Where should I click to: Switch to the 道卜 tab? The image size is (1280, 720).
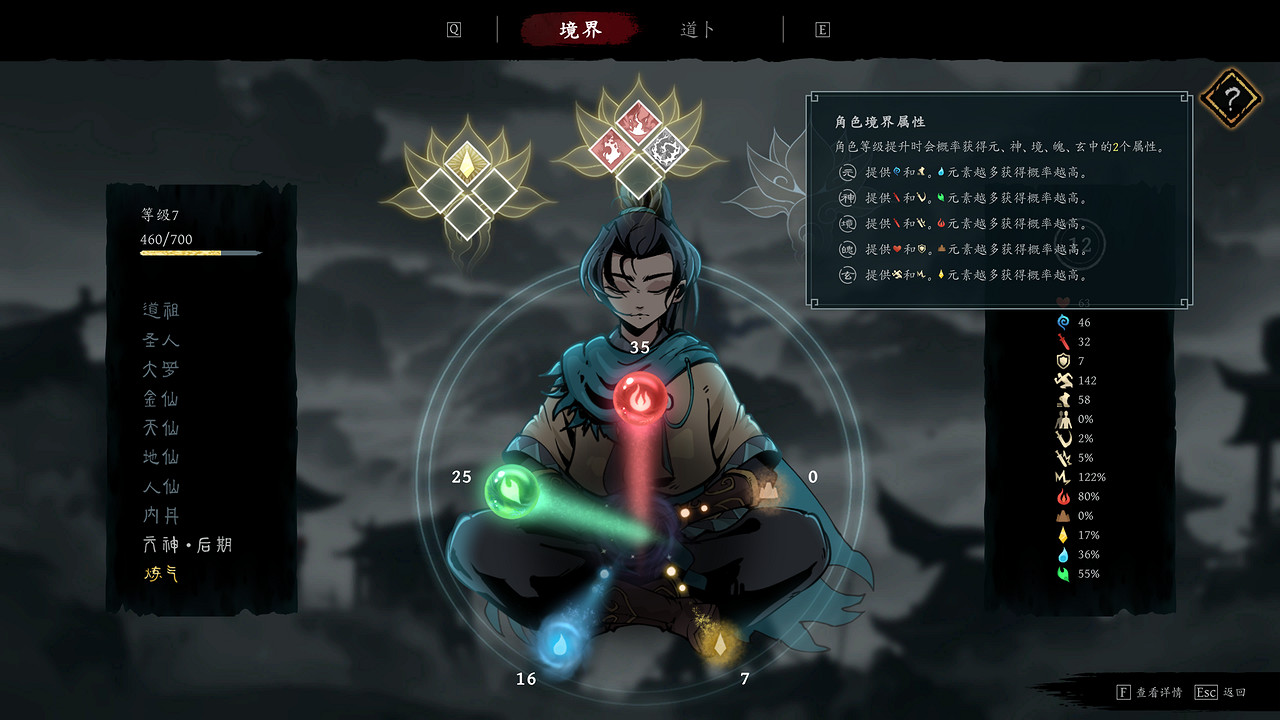pyautogui.click(x=698, y=29)
